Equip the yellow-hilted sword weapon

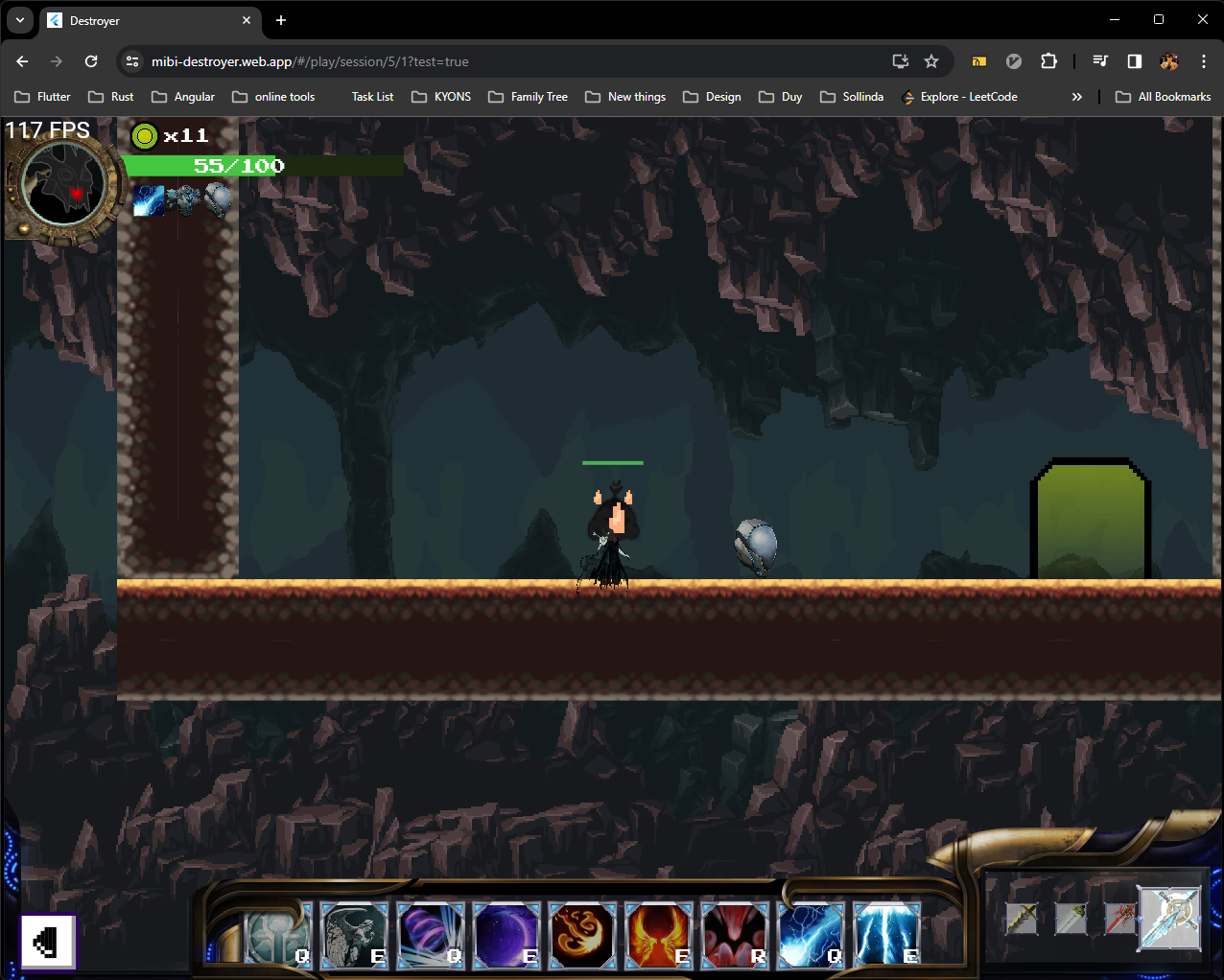tap(1022, 919)
